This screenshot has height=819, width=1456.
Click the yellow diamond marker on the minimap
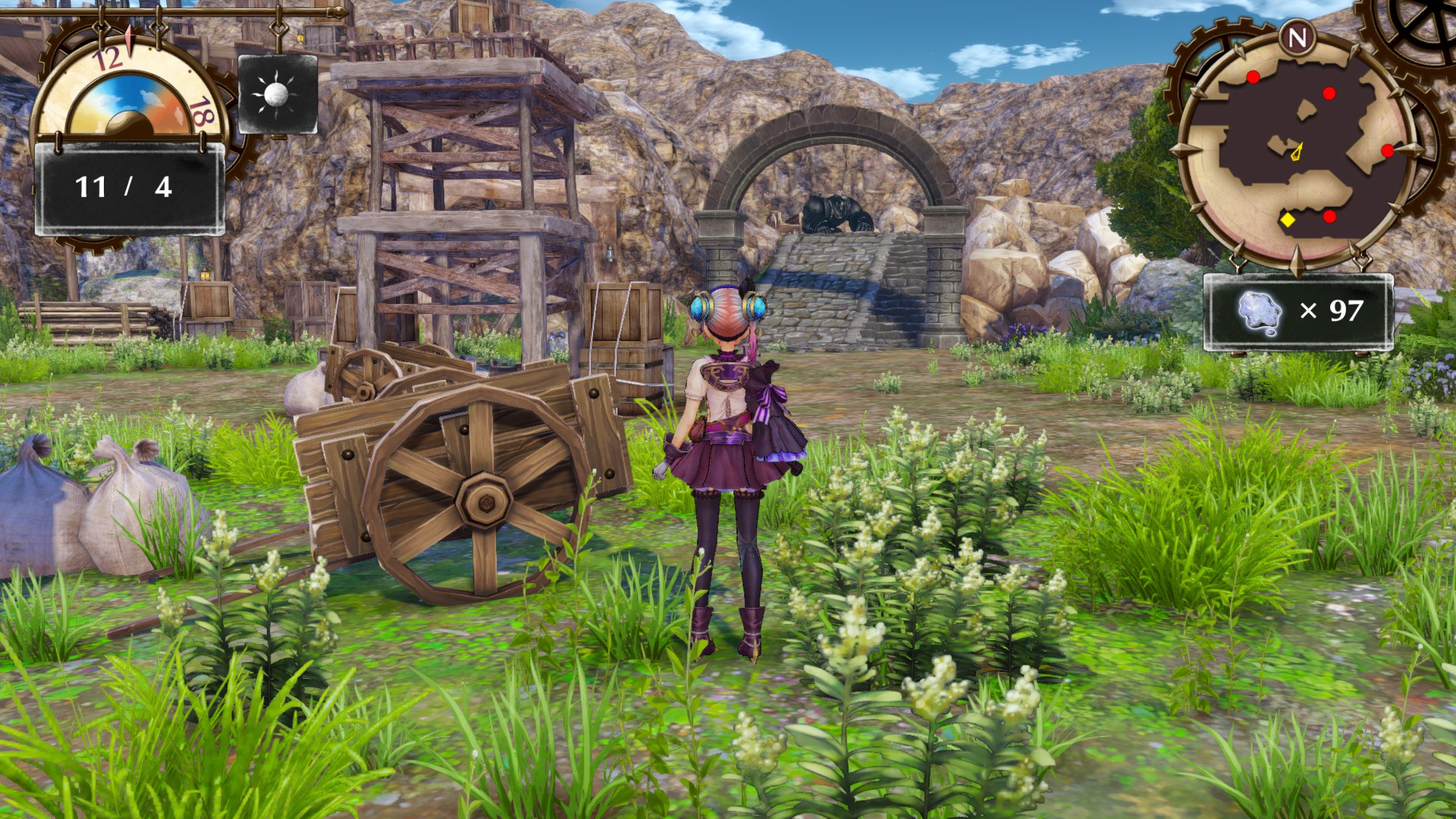[1288, 220]
